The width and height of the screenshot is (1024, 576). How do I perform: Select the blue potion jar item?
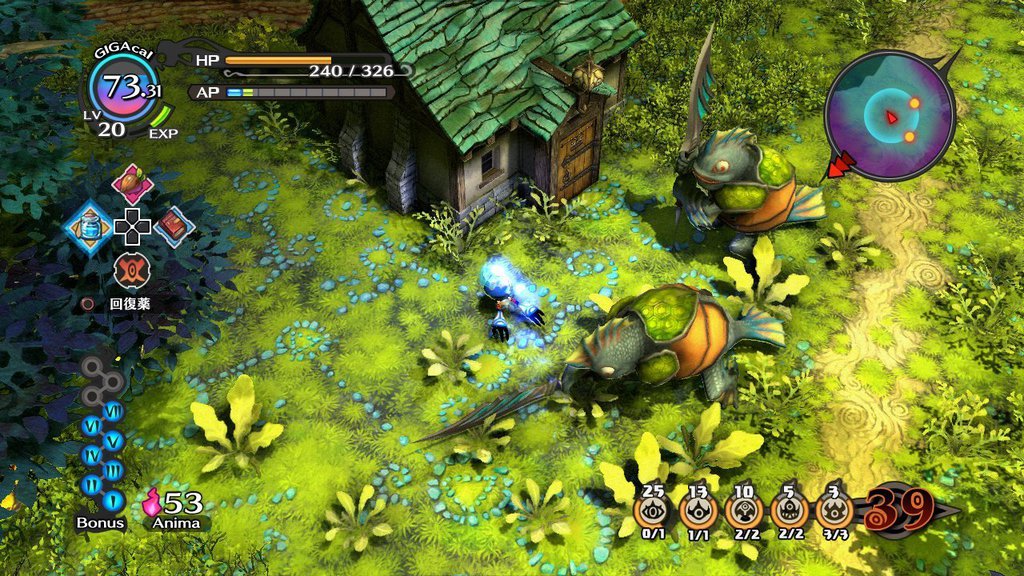tap(88, 226)
